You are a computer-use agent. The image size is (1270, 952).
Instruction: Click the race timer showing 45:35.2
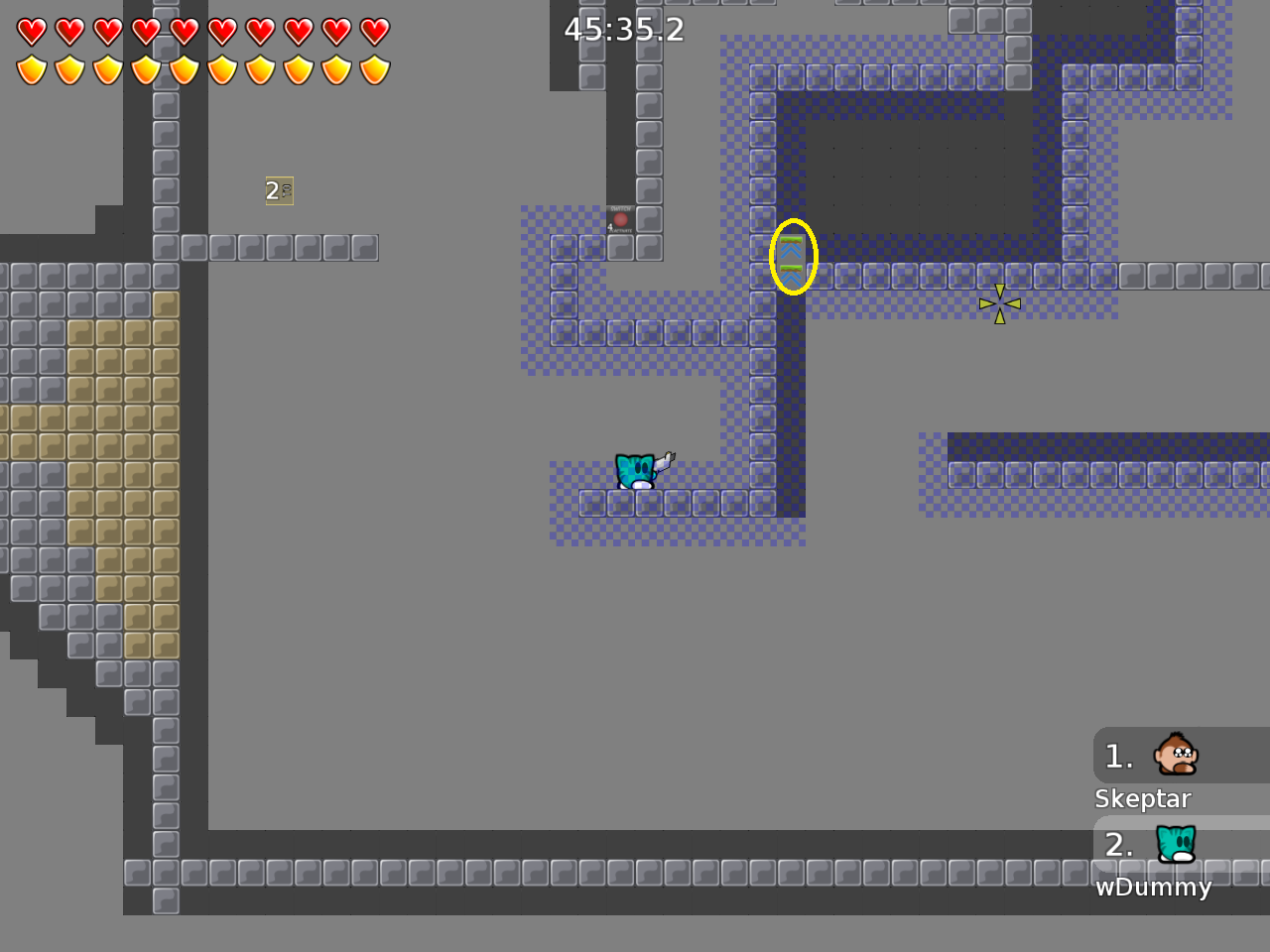pos(623,30)
